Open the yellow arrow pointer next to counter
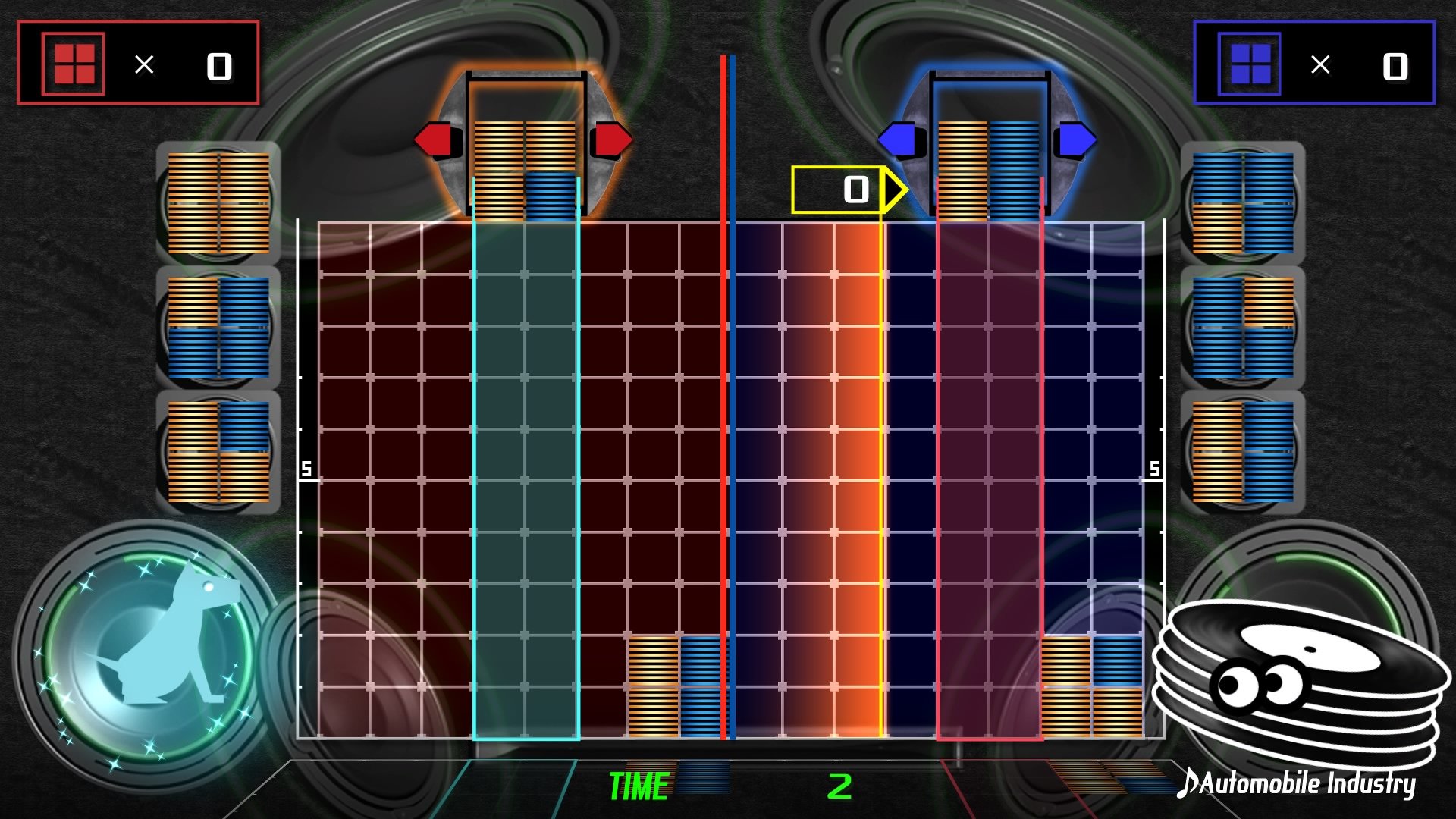1456x819 pixels. [892, 189]
